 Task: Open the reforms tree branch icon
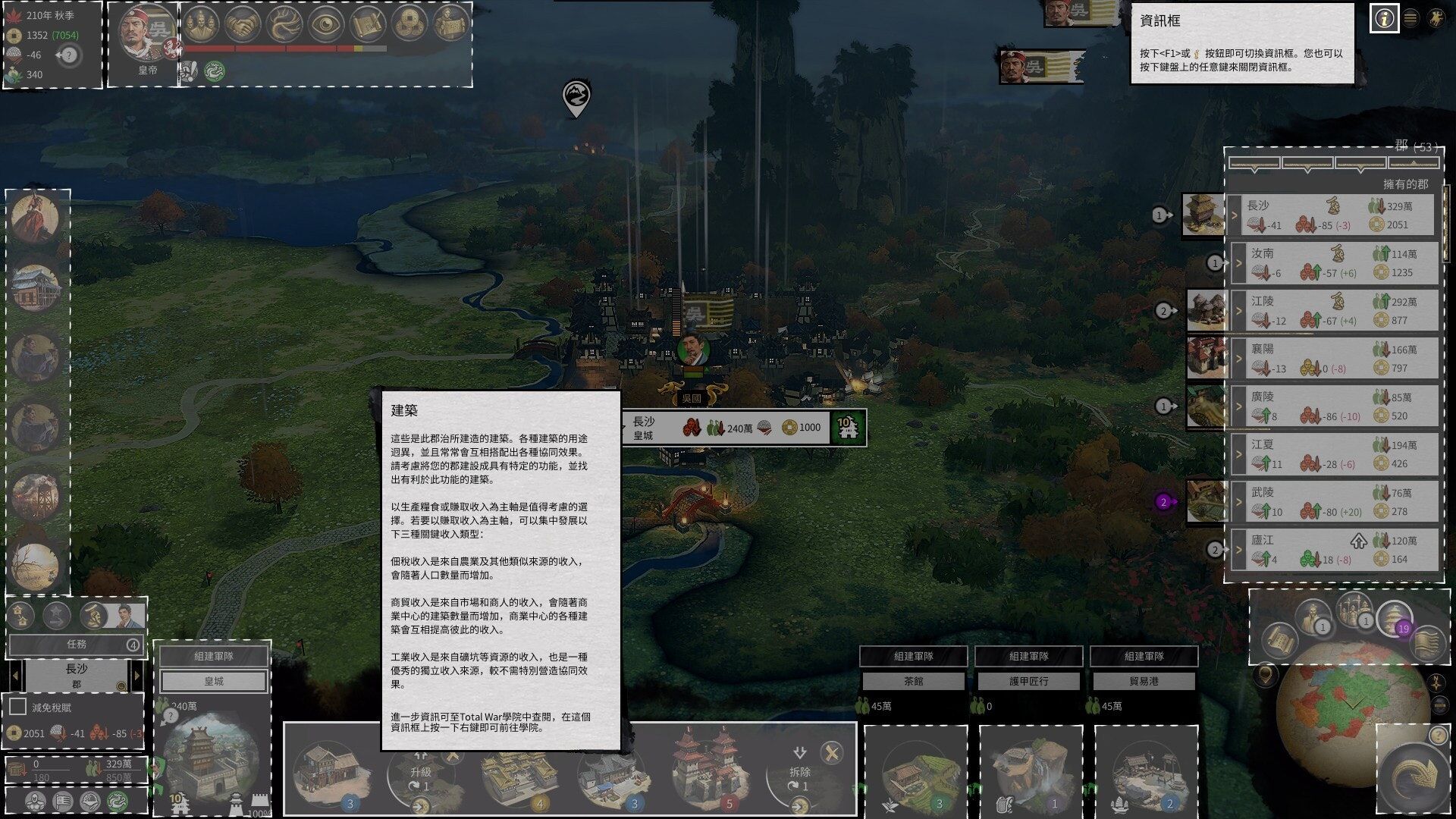[284, 23]
